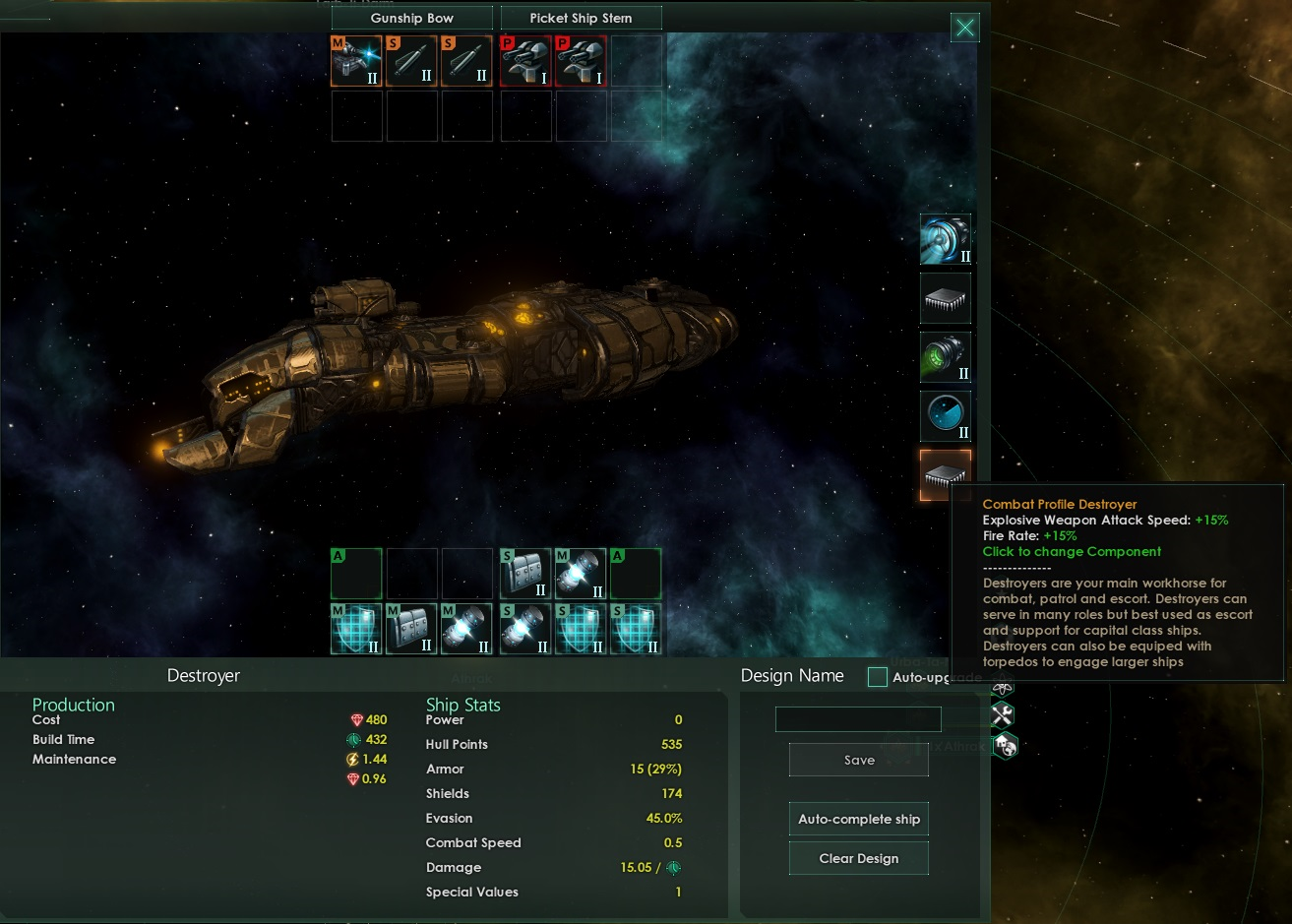The image size is (1292, 924).
Task: Clear the current ship design
Action: [x=858, y=858]
